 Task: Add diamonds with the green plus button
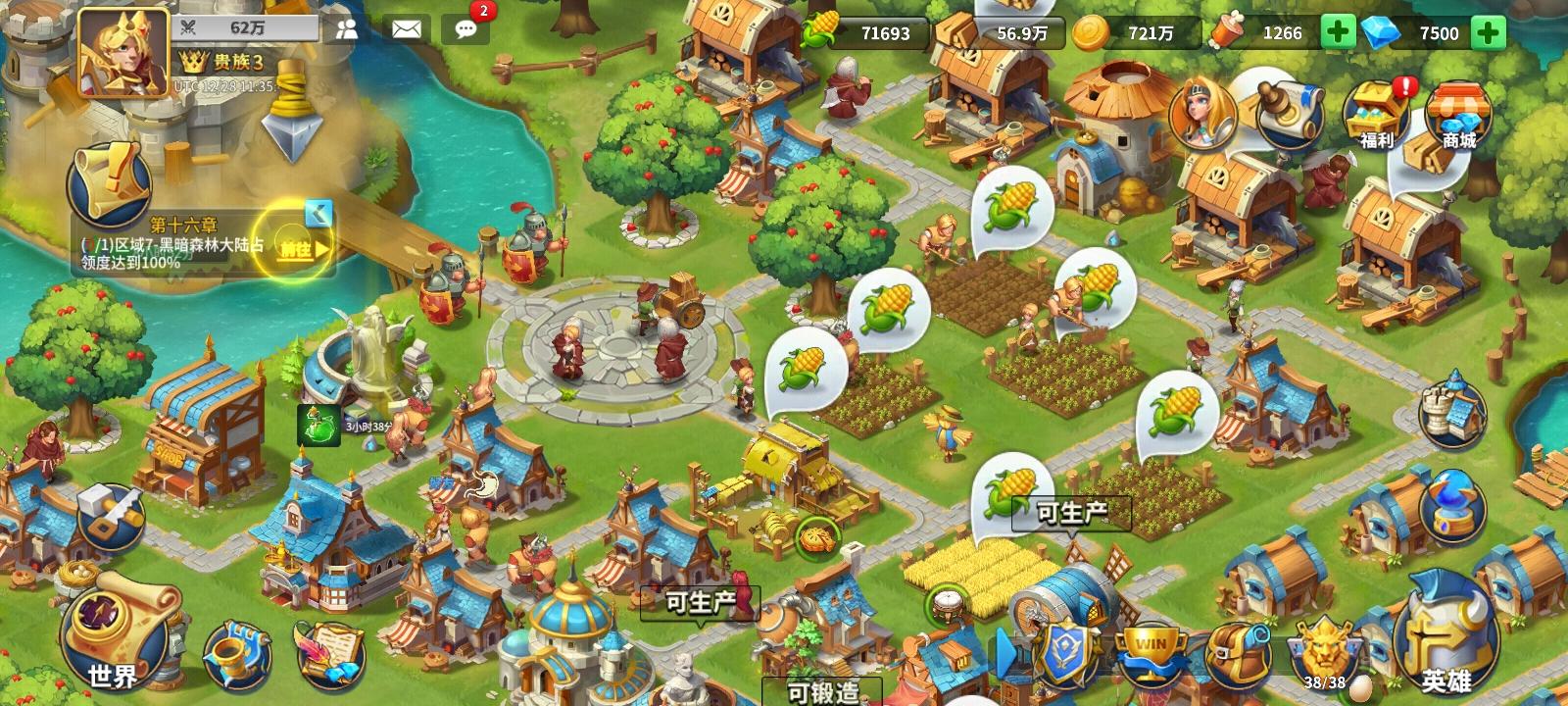pos(1489,32)
